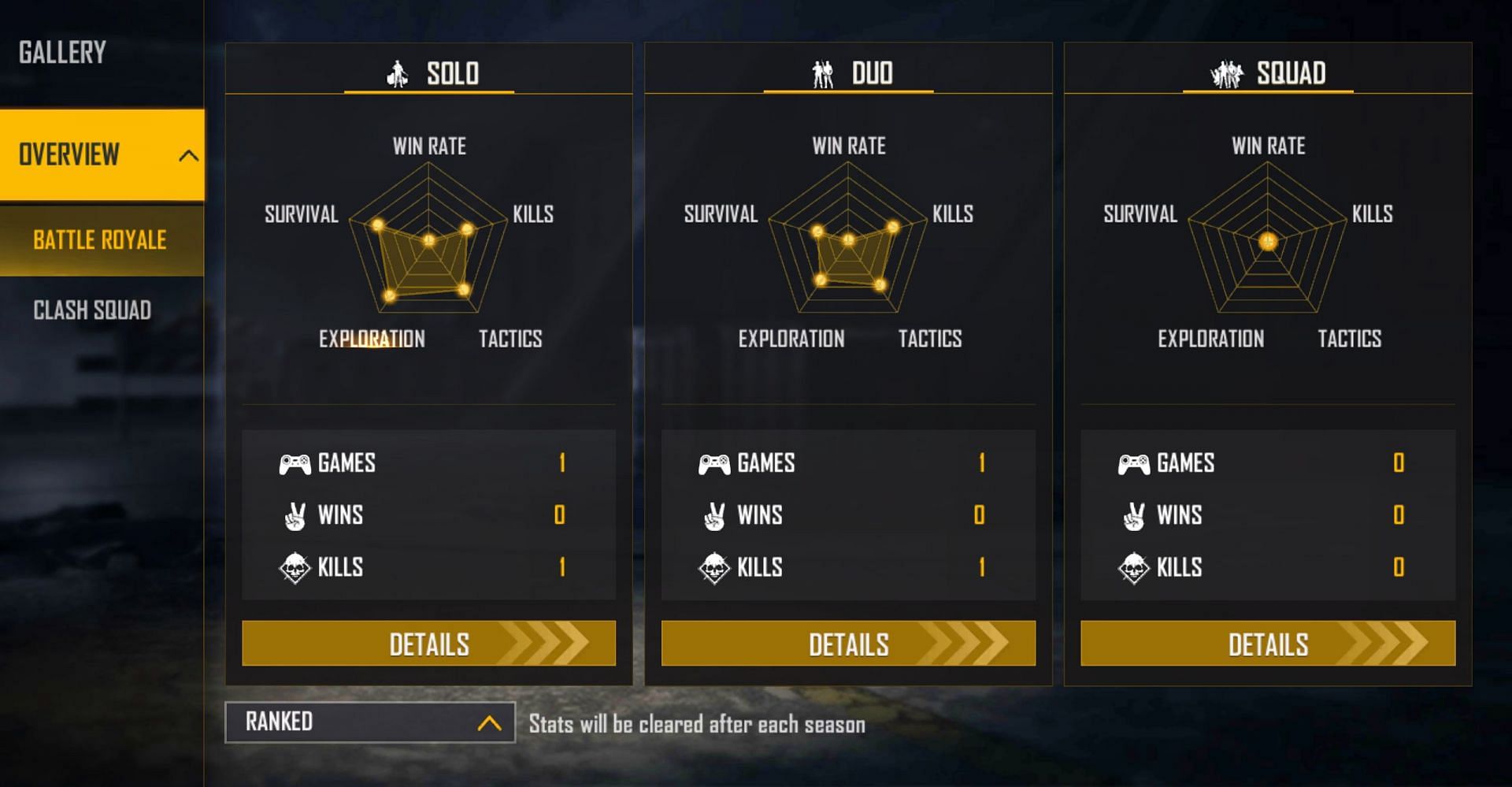Image resolution: width=1512 pixels, height=787 pixels.
Task: View Squad mode details
Action: (1268, 644)
